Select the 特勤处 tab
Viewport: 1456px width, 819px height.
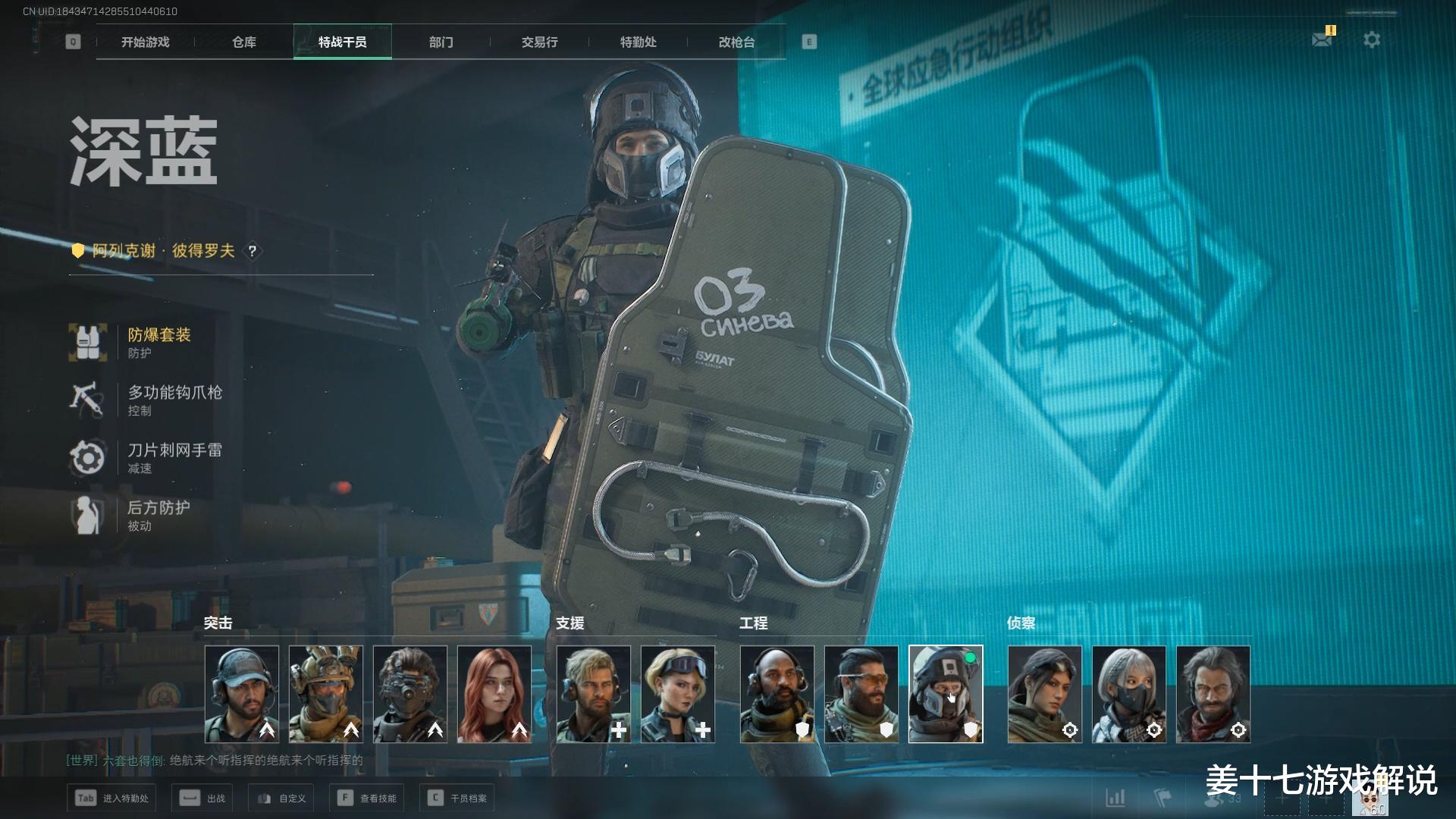[638, 42]
